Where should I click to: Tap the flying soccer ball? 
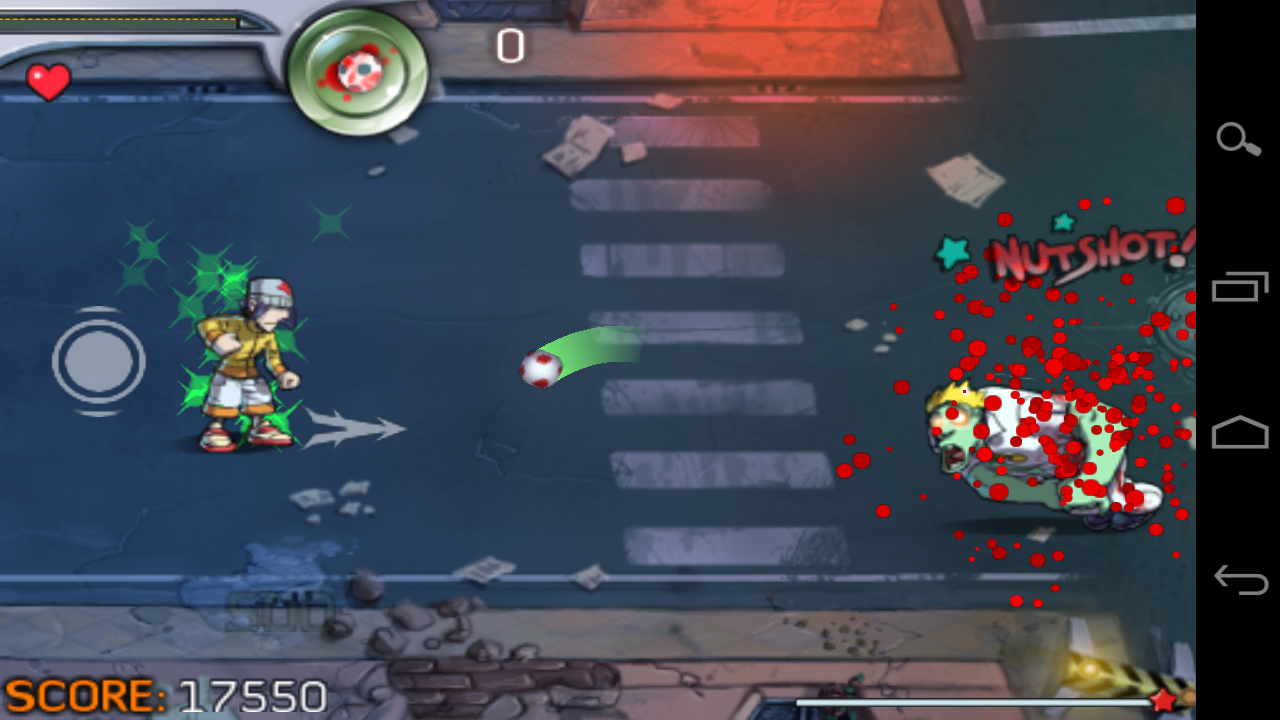540,370
